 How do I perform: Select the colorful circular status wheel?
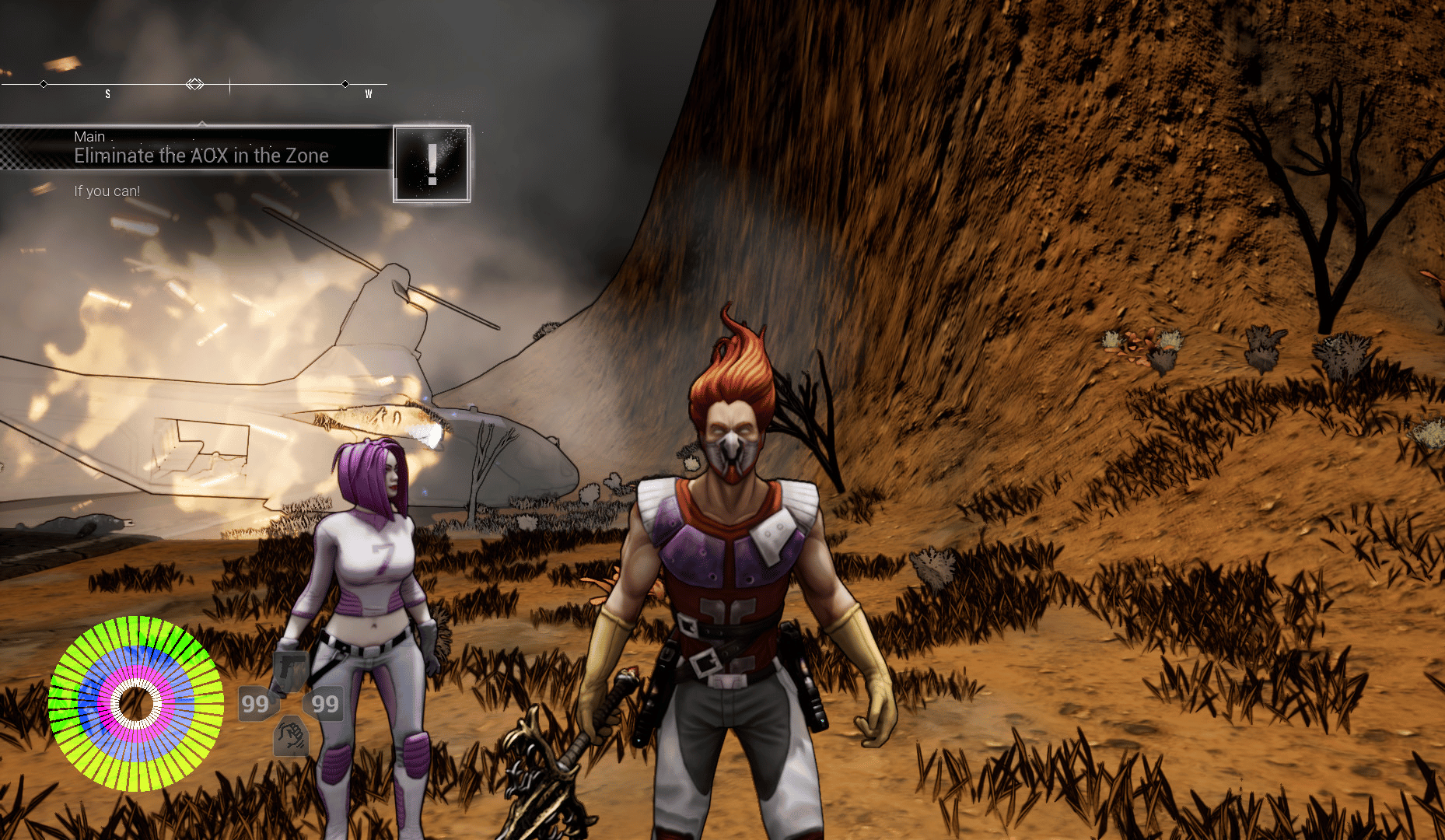tap(136, 704)
